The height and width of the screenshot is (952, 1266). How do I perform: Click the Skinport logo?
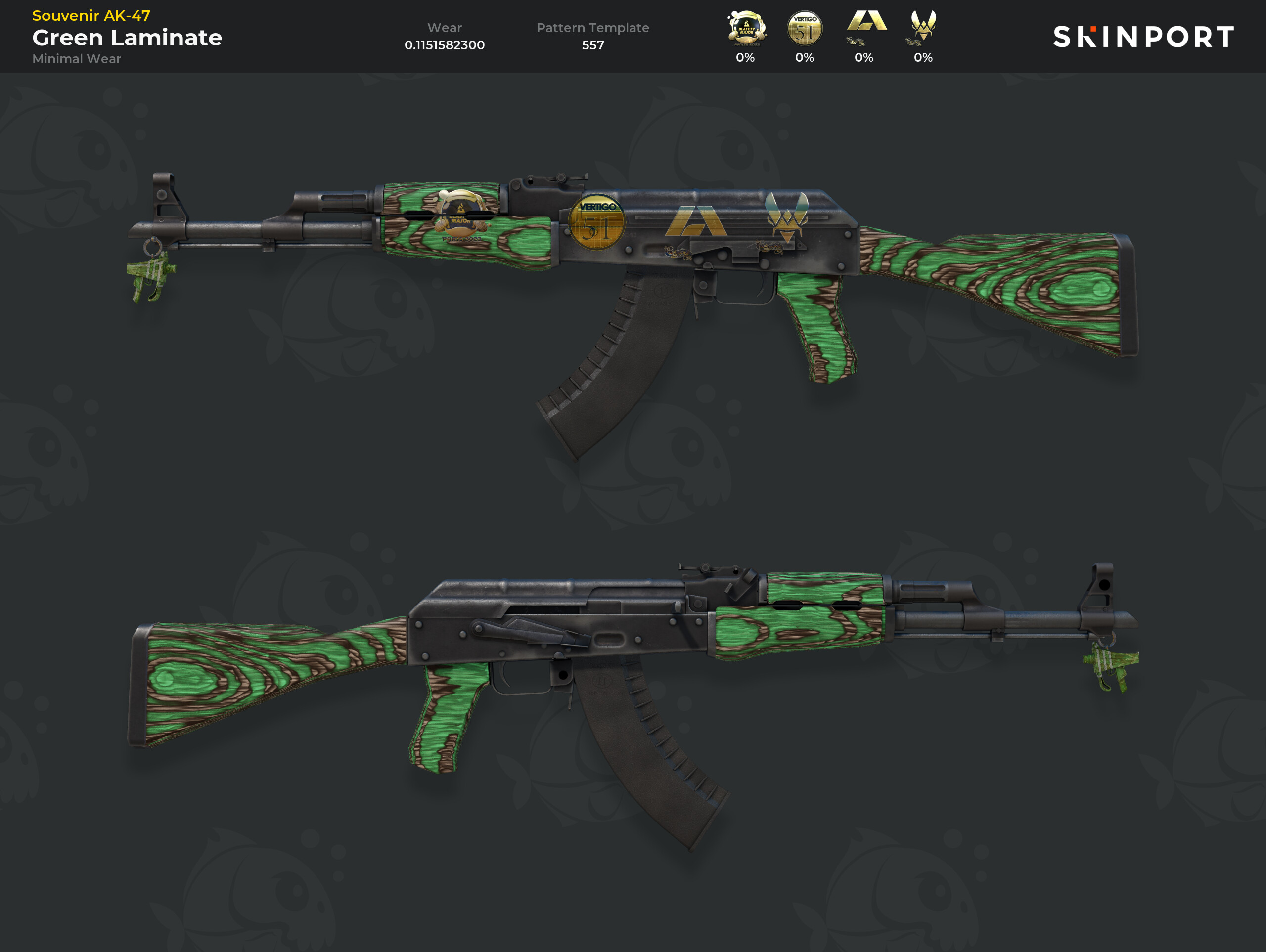(1143, 37)
